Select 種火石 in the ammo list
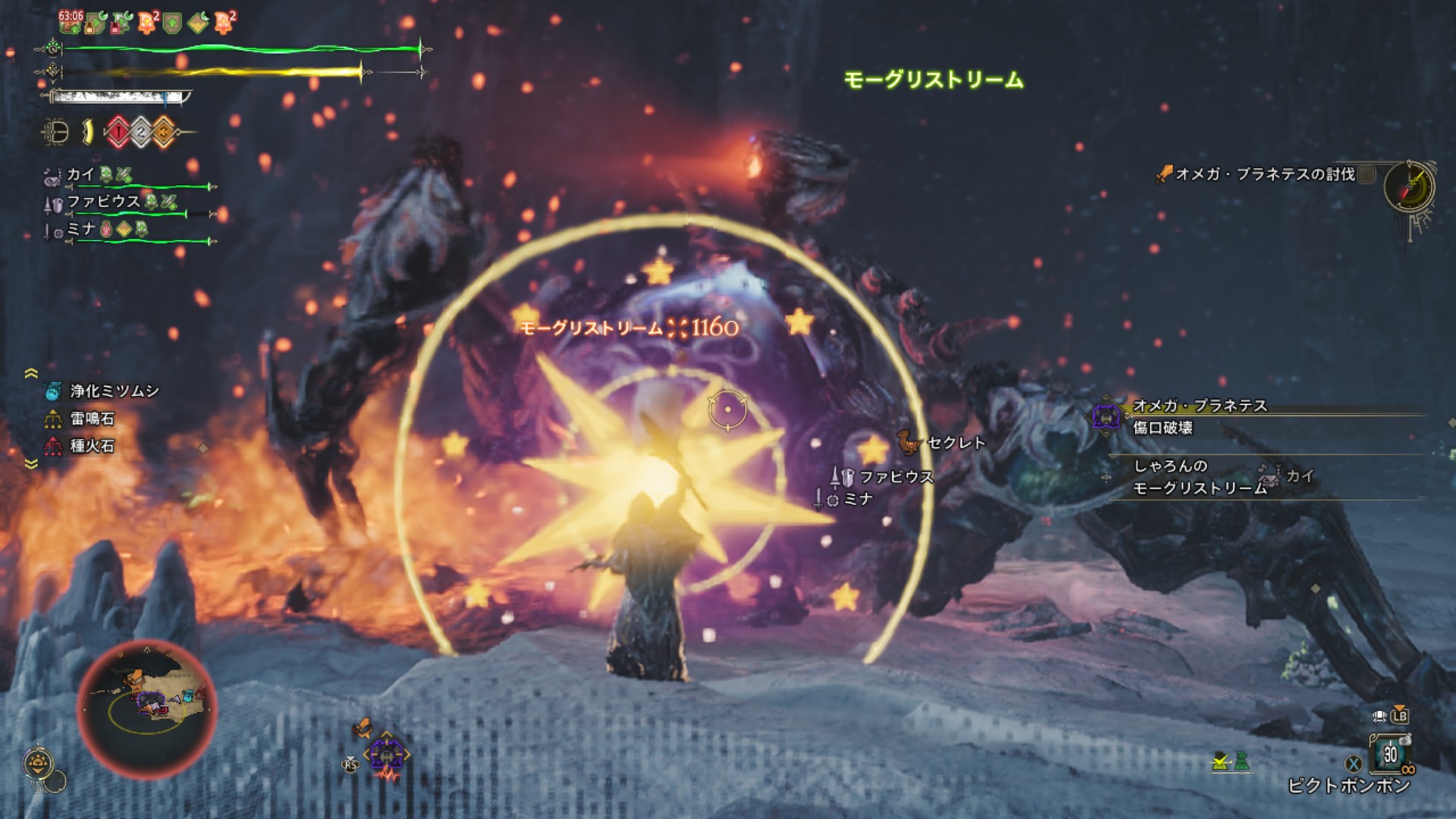 92,446
